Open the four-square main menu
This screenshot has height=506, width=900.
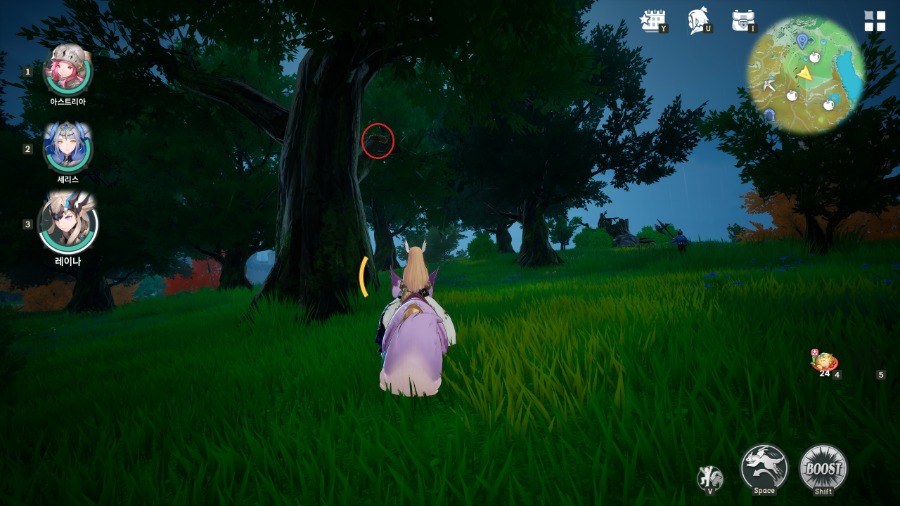pyautogui.click(x=875, y=22)
